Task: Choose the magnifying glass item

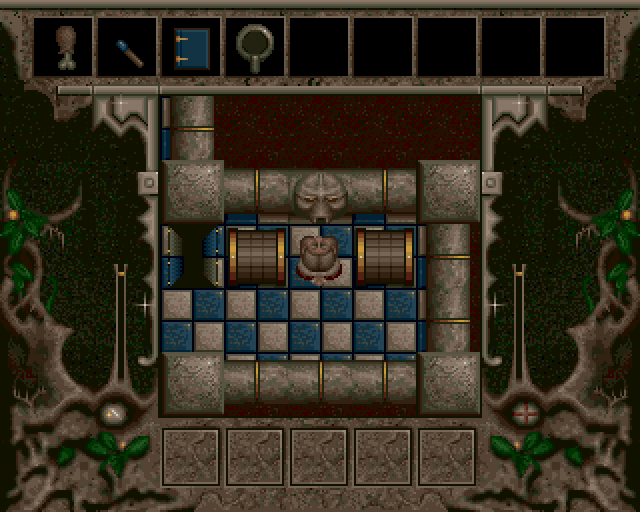Action: pos(254,46)
